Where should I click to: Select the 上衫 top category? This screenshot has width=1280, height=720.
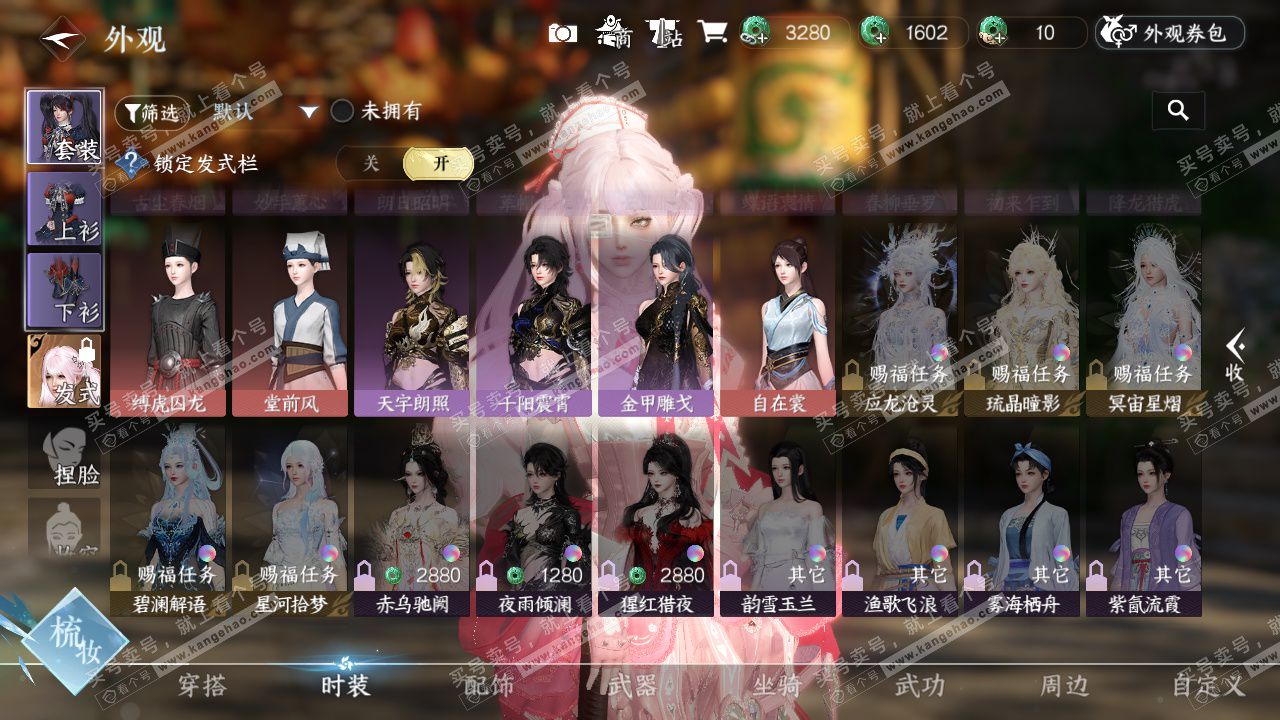tap(64, 209)
